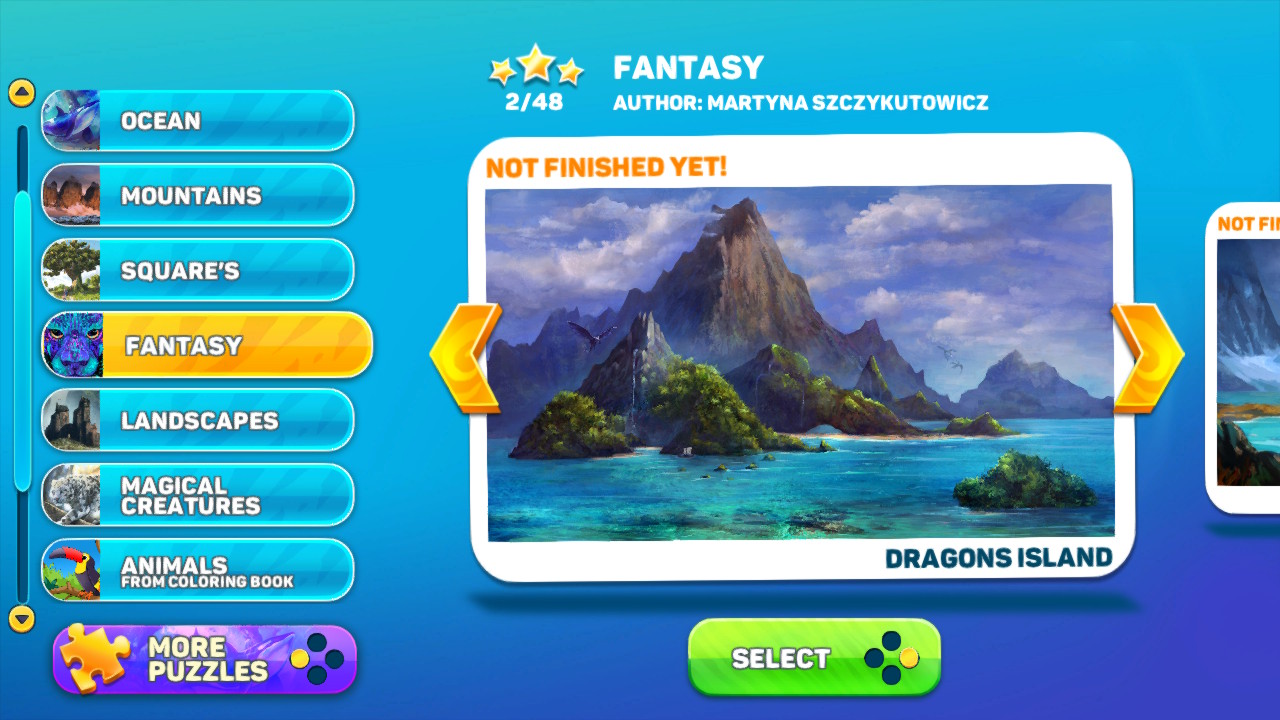Image resolution: width=1280 pixels, height=720 pixels.
Task: Click the whale icon beside Ocean
Action: [x=70, y=120]
